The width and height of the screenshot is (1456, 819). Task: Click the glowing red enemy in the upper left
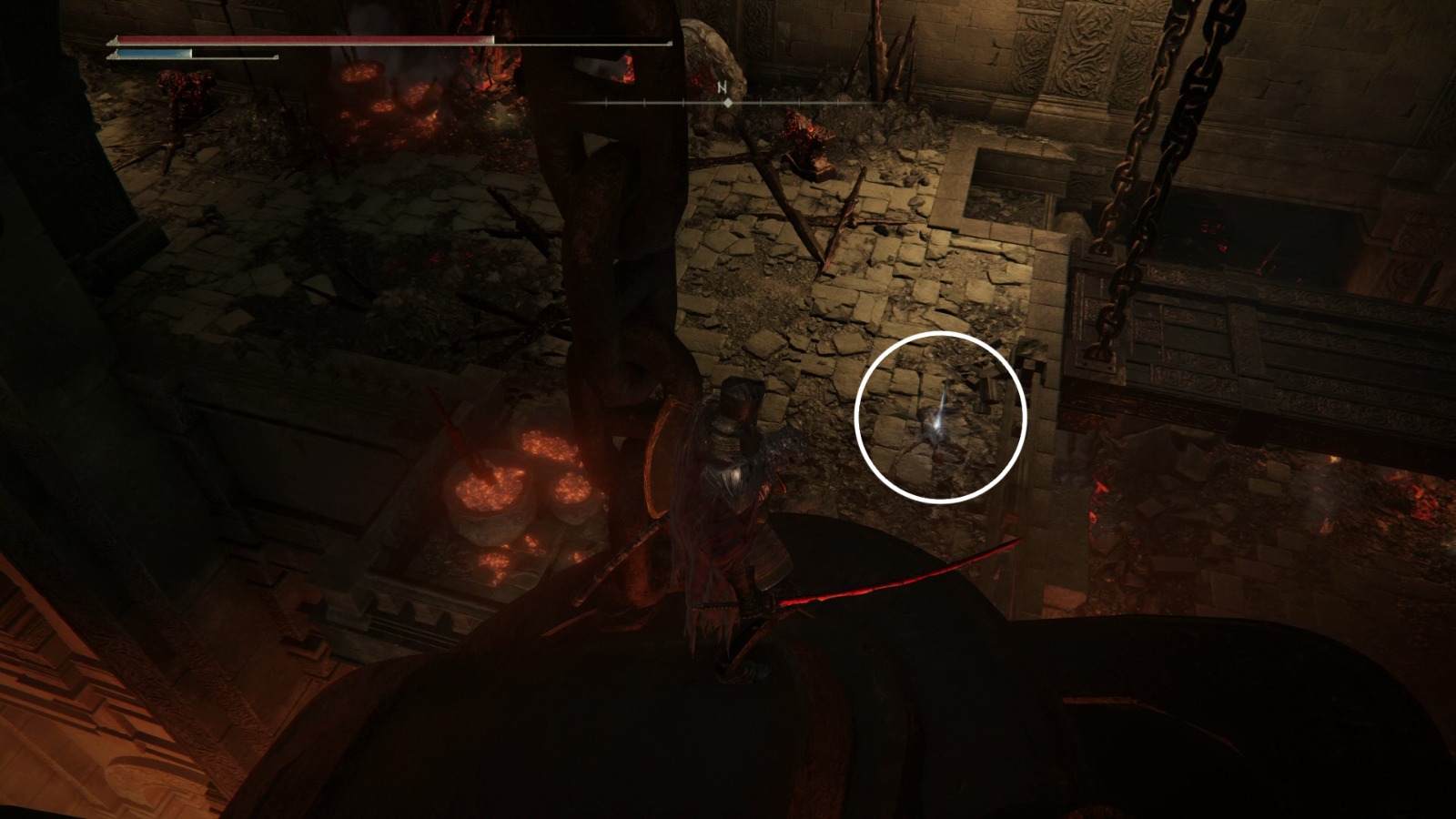(x=187, y=91)
